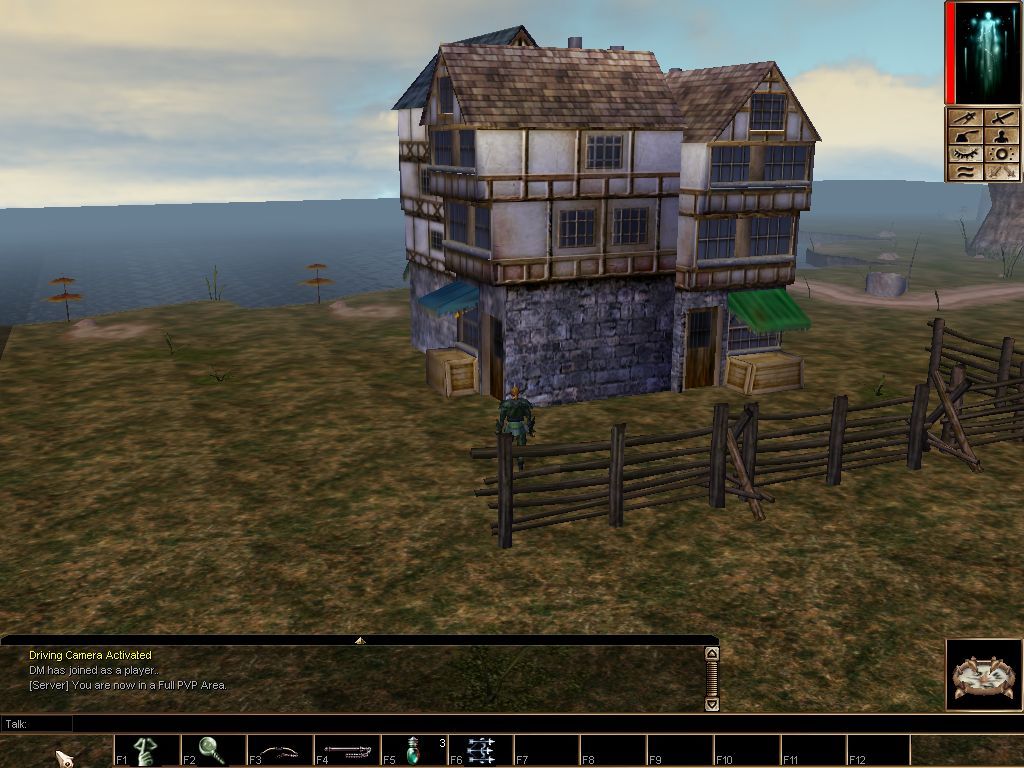
Task: Activate the closed-eye rest button
Action: click(964, 154)
